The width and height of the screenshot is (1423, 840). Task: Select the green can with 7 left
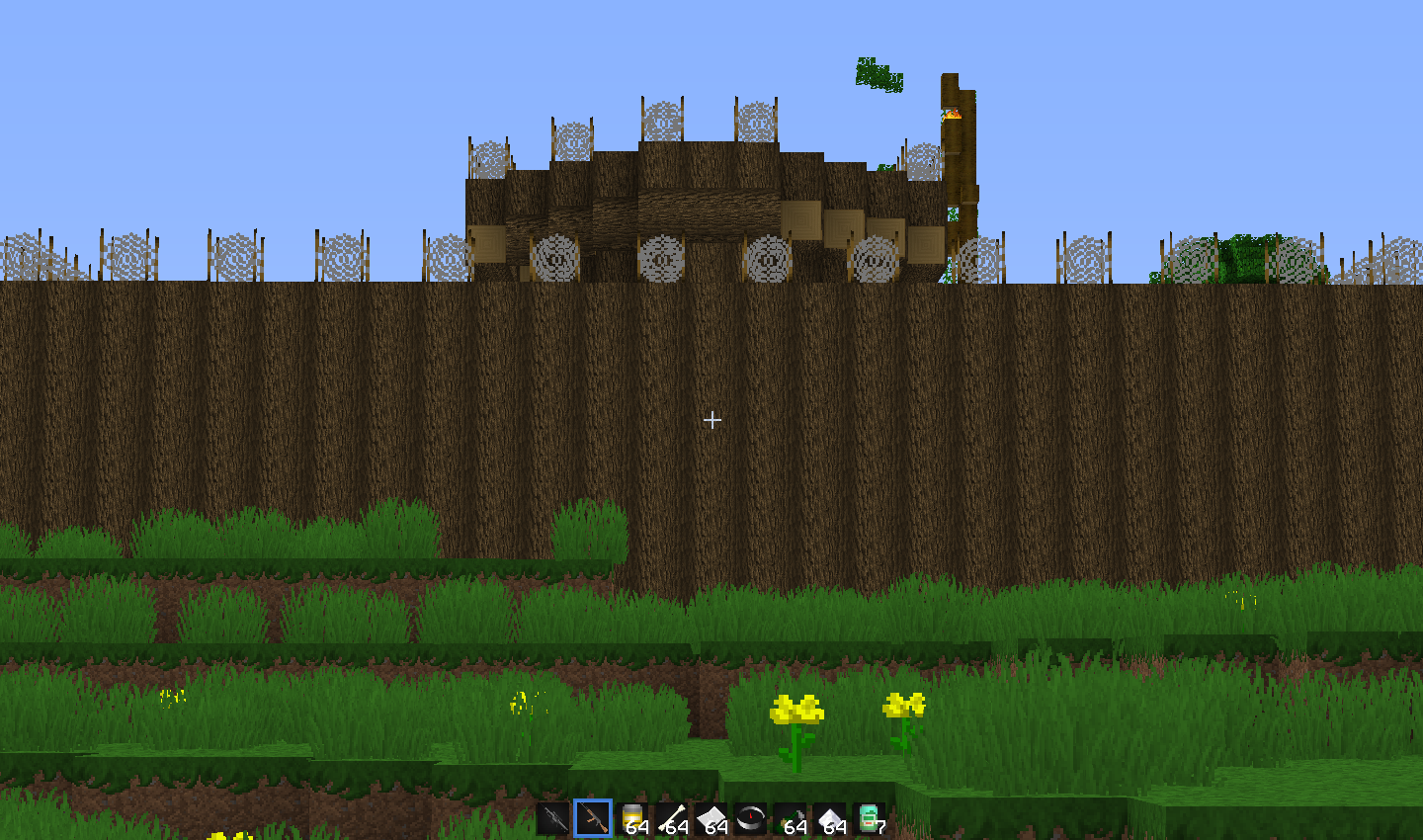click(870, 818)
